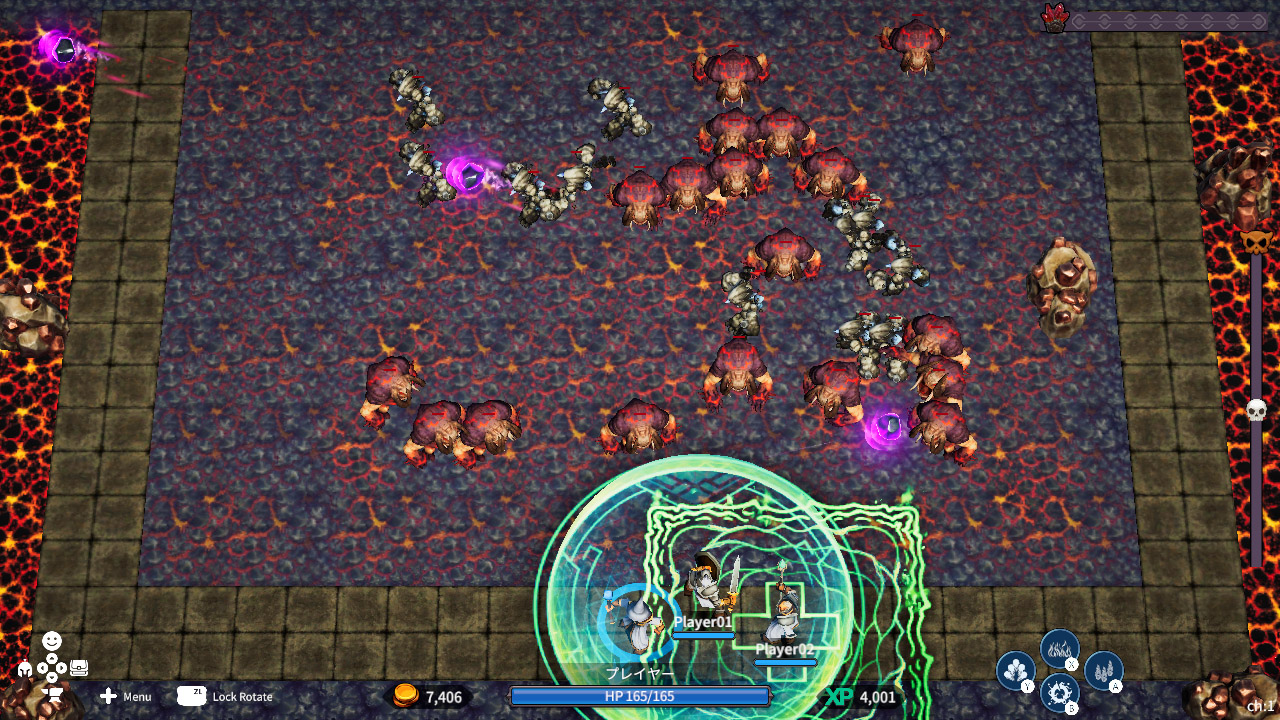Click the red crystal icon above the boss bar

pyautogui.click(x=1055, y=18)
